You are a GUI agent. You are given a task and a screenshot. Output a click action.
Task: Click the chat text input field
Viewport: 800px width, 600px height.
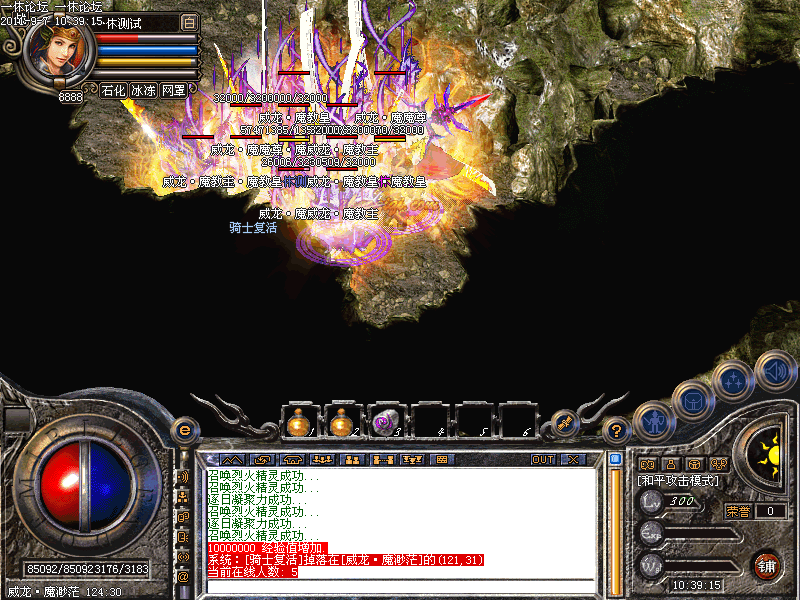pyautogui.click(x=400, y=586)
